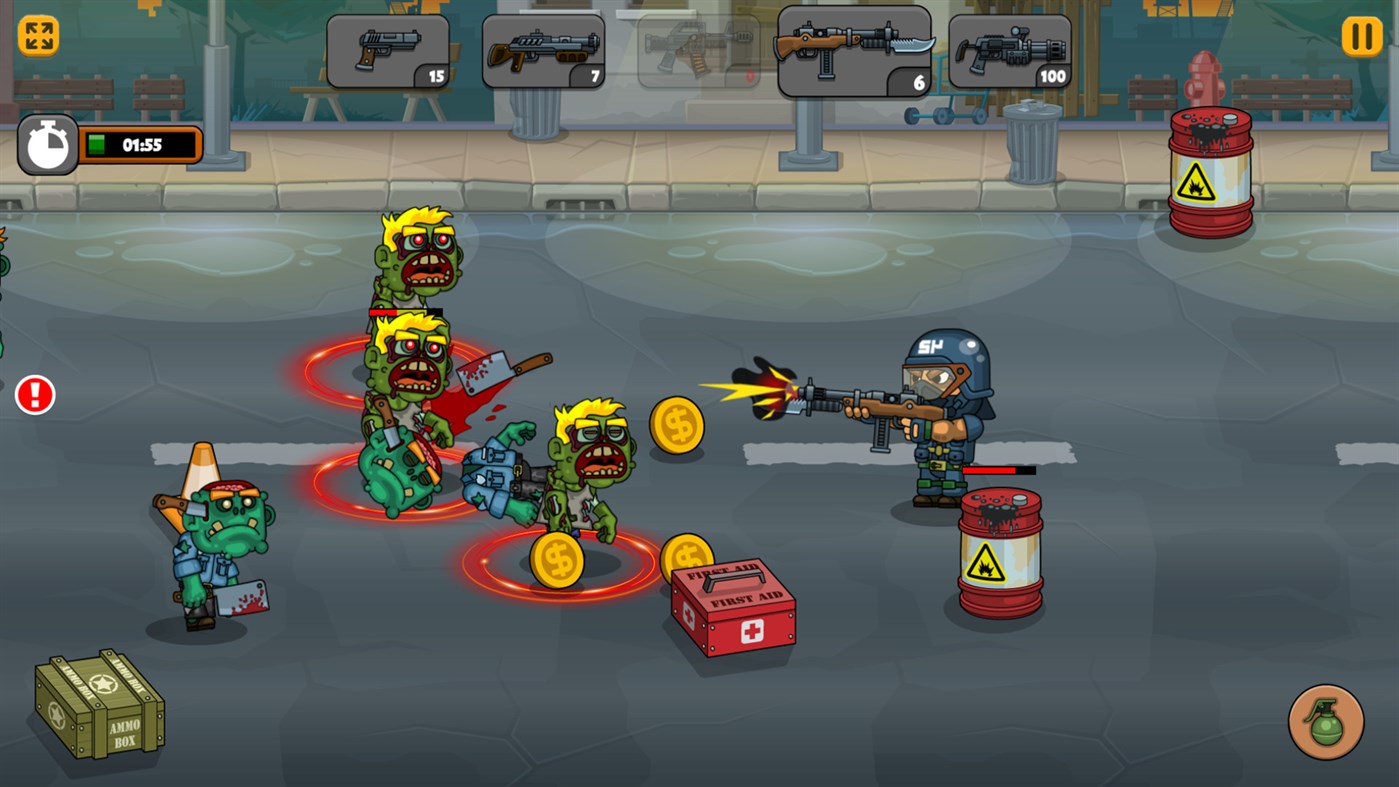The image size is (1399, 787).
Task: Click the stopwatch timer icon
Action: (x=47, y=143)
